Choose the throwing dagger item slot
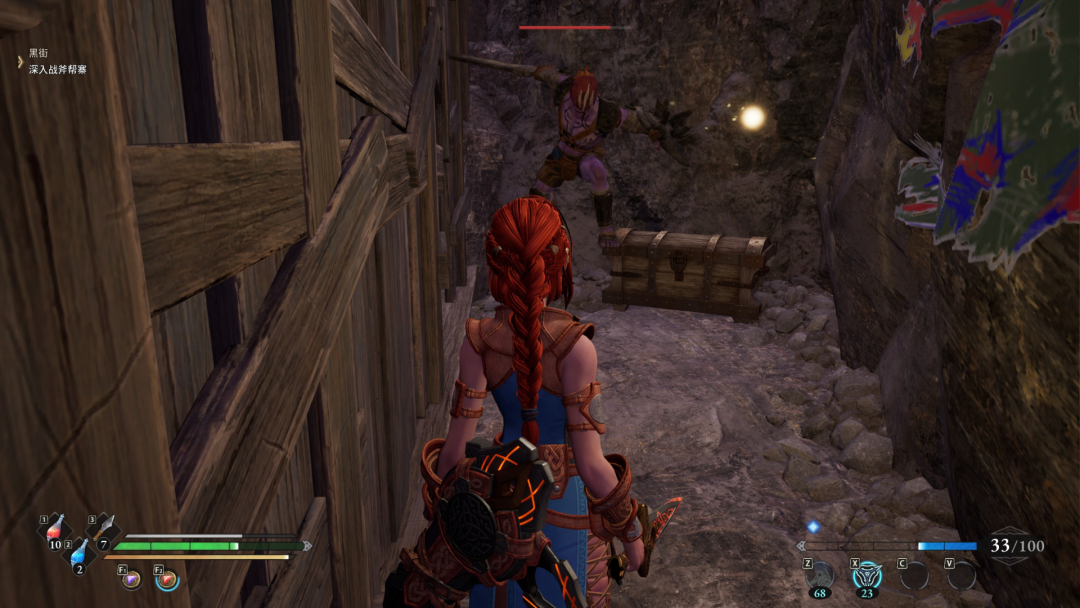This screenshot has width=1080, height=608. [104, 529]
